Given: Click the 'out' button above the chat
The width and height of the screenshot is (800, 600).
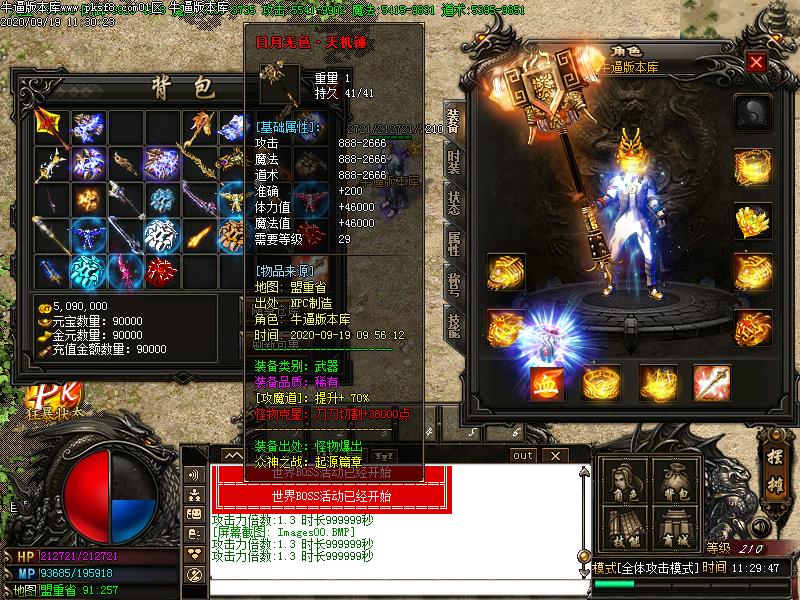Looking at the screenshot, I should tap(522, 455).
